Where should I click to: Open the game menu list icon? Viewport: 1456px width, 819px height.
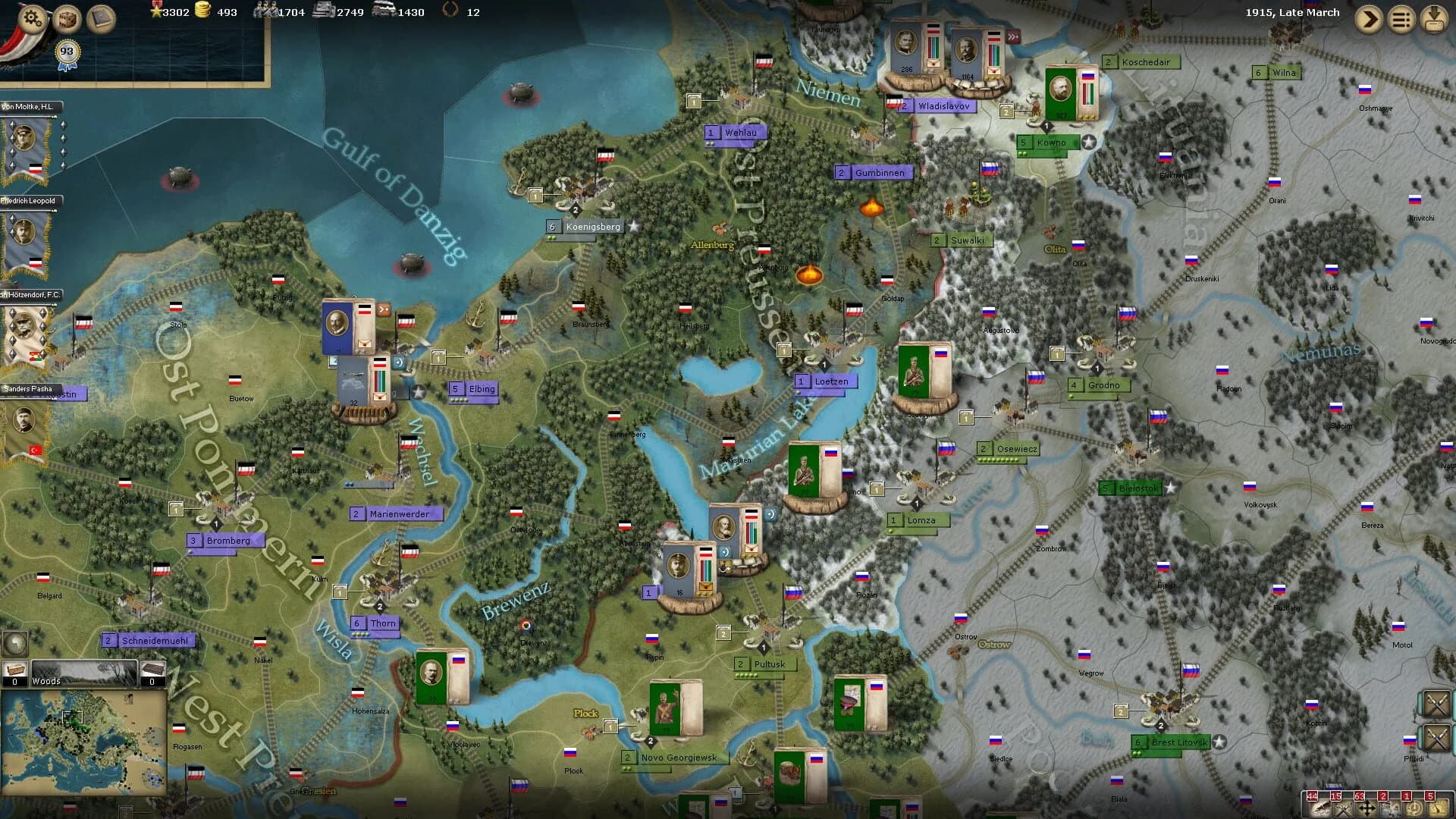click(x=1401, y=19)
